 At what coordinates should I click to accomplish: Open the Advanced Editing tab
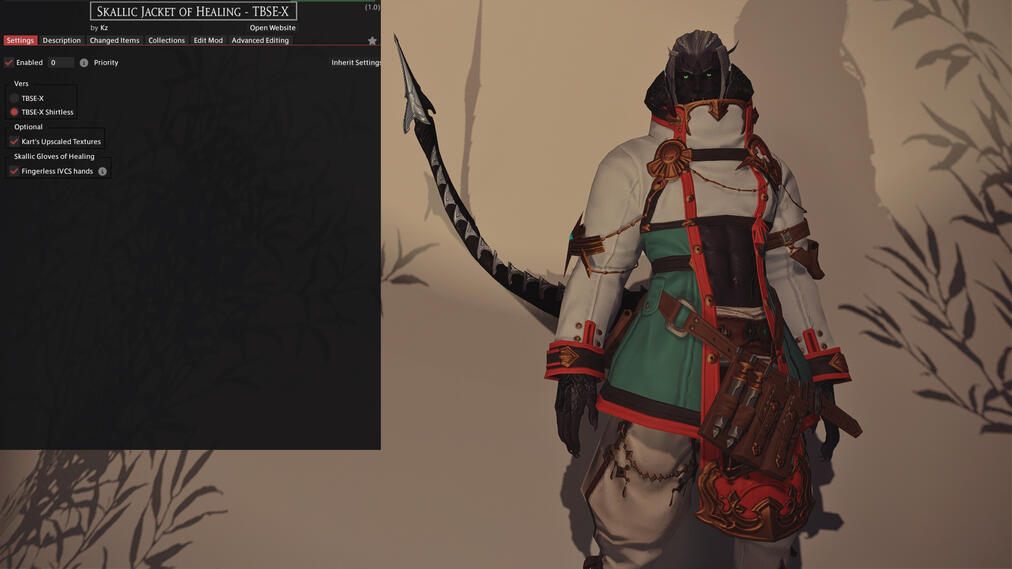[x=260, y=40]
